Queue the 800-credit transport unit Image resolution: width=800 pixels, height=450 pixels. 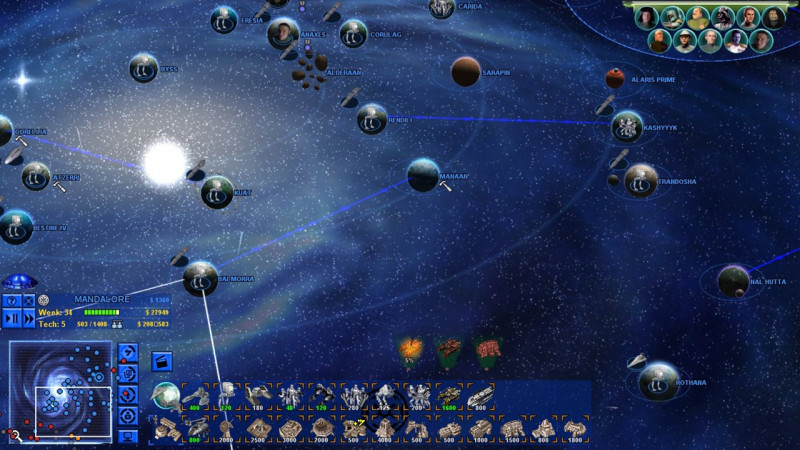pyautogui.click(x=481, y=397)
